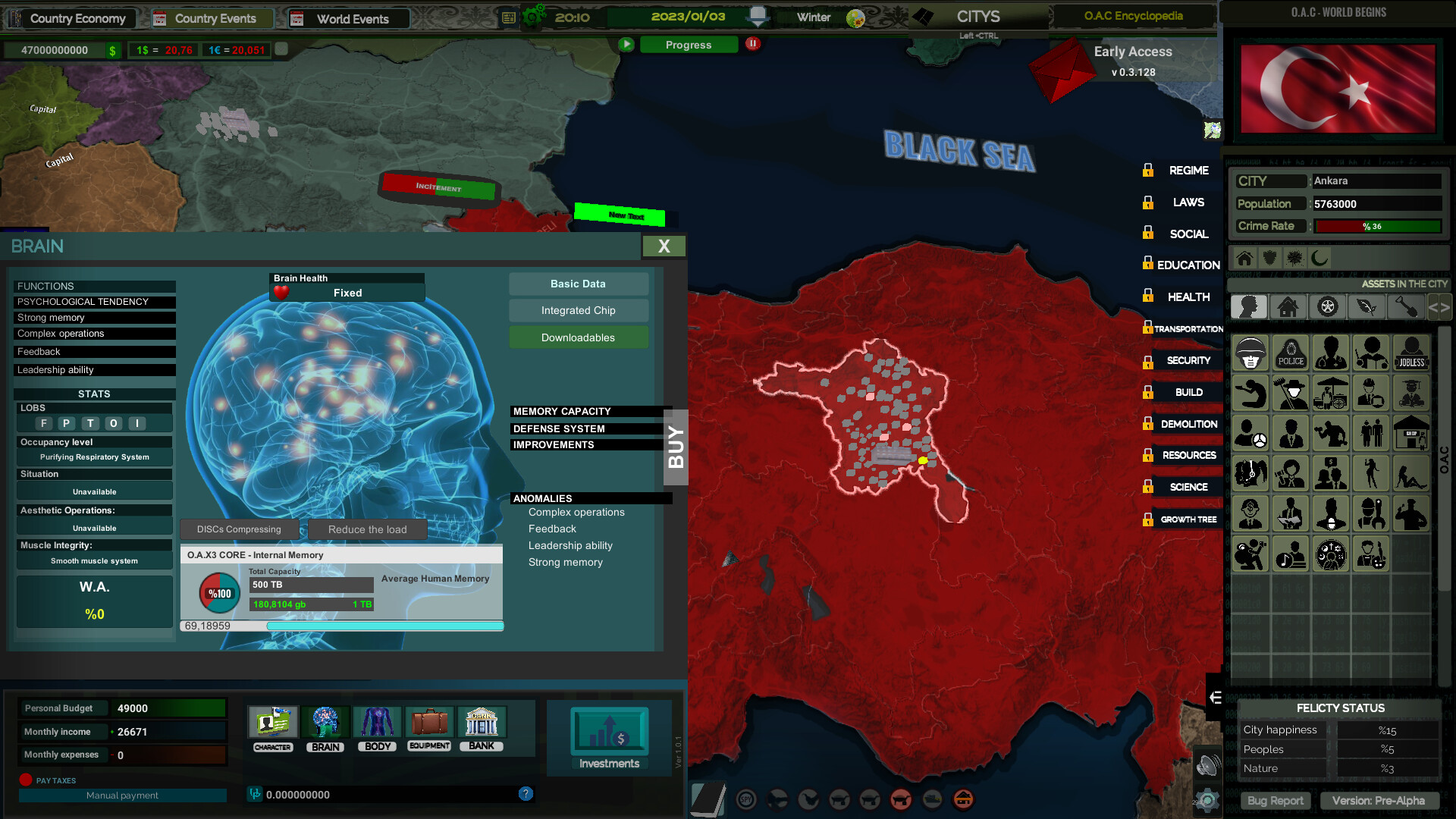Switch to the Downloadables tab
The width and height of the screenshot is (1456, 819).
(579, 337)
